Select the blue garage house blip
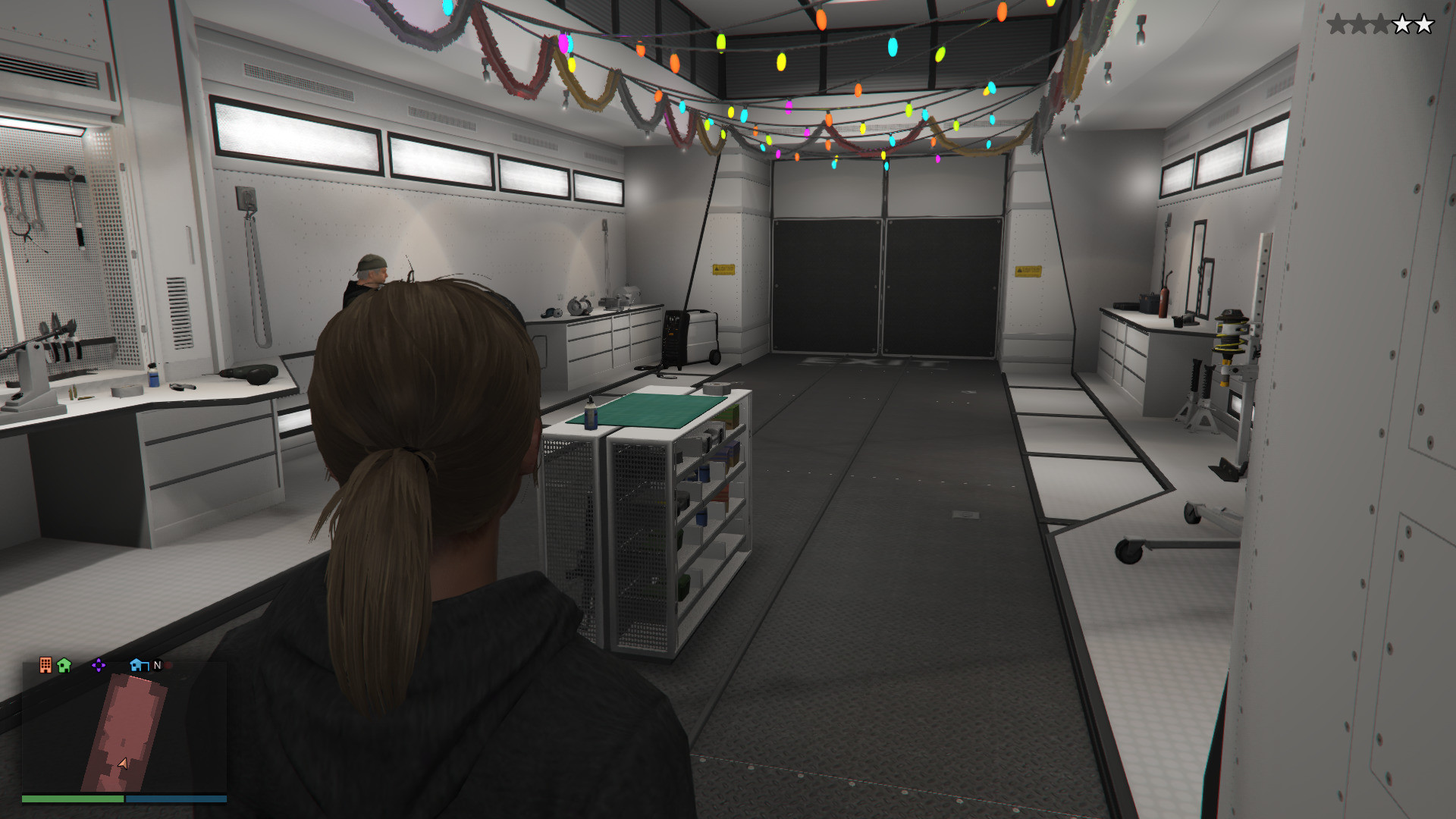1456x819 pixels. point(139,665)
